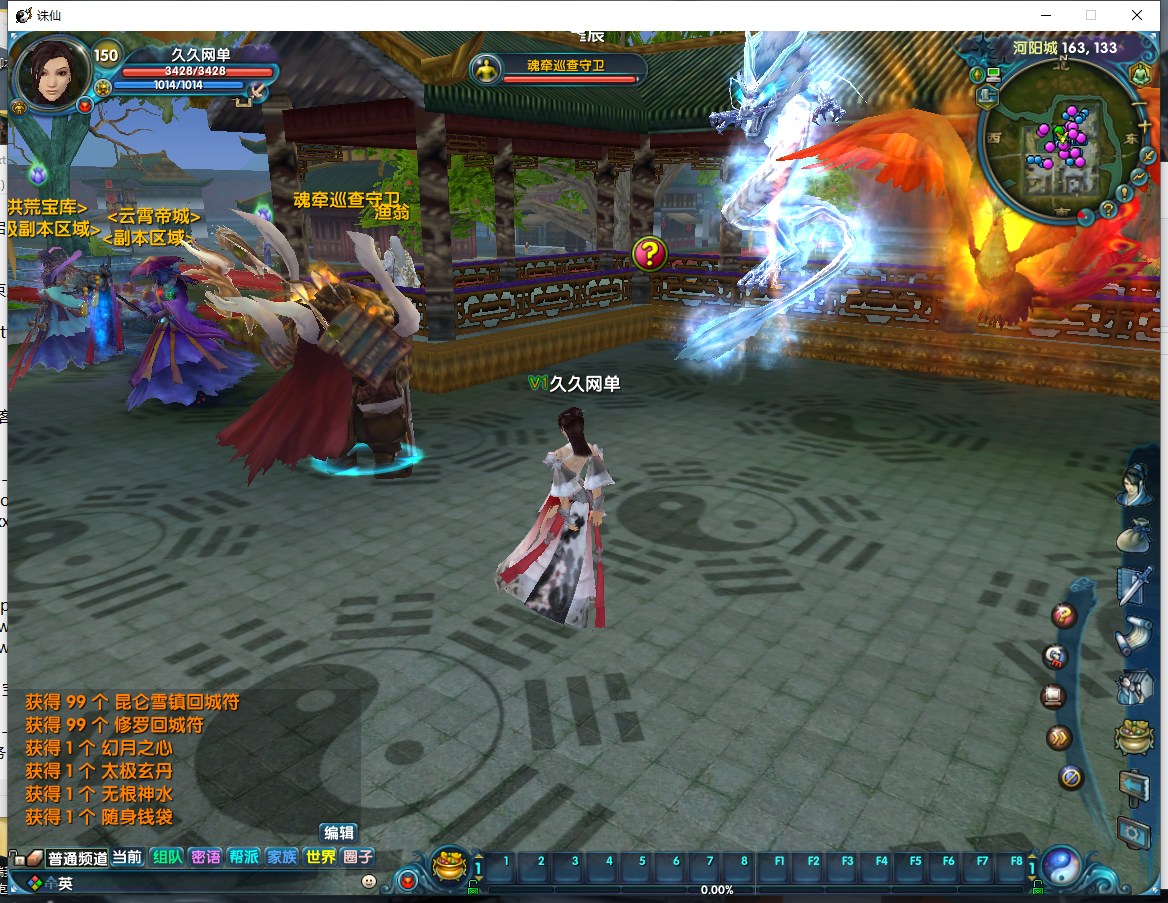Switch chat to the 组队 team tab

click(167, 857)
